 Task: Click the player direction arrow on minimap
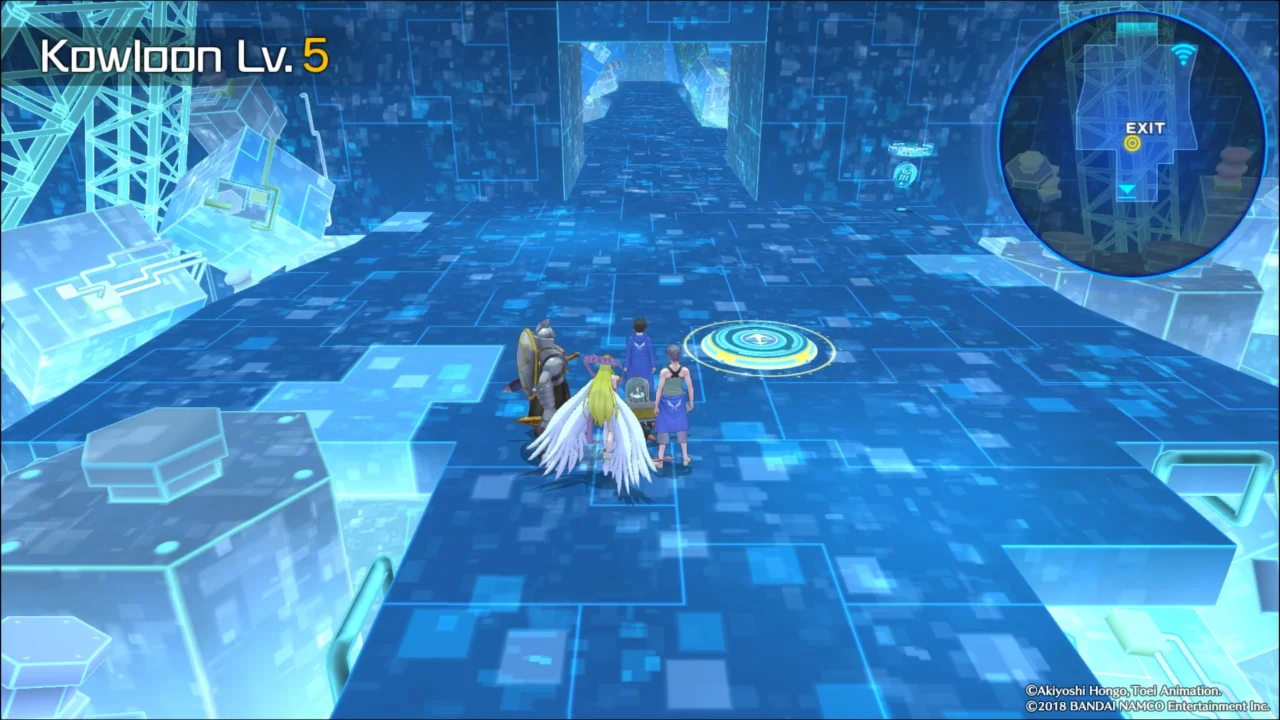point(1127,189)
